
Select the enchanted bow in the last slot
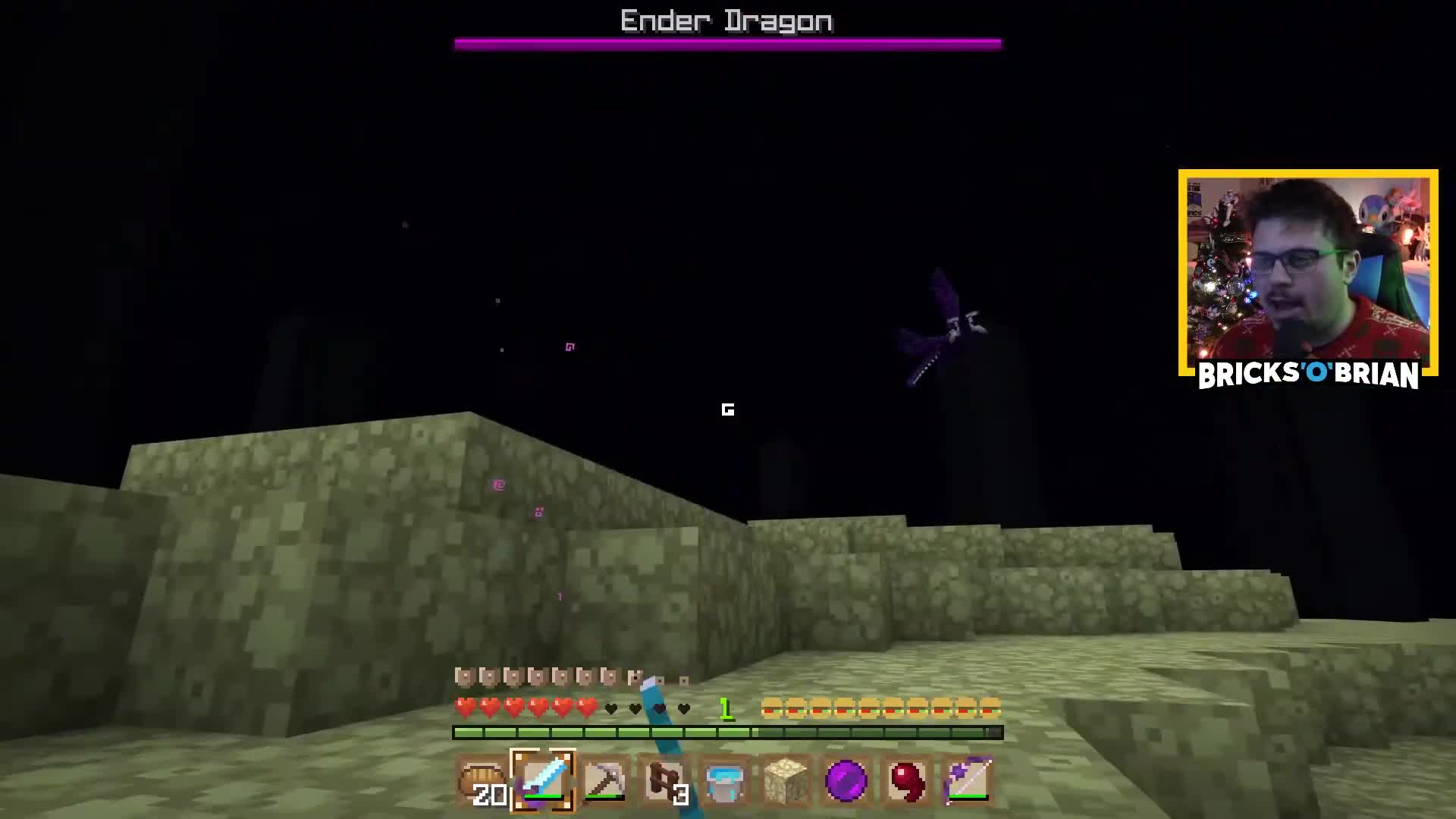[969, 781]
